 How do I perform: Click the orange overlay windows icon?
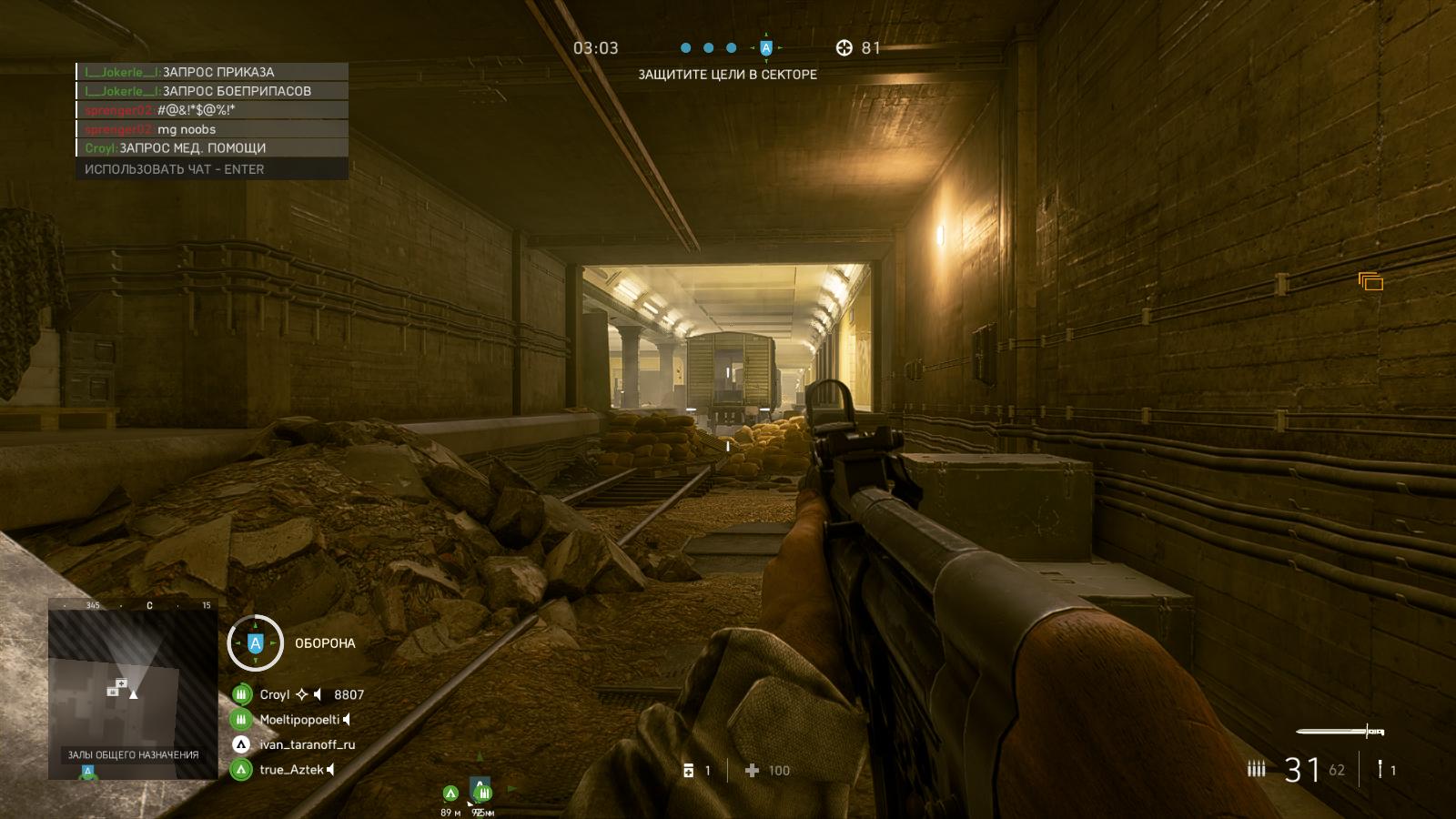point(1370,282)
